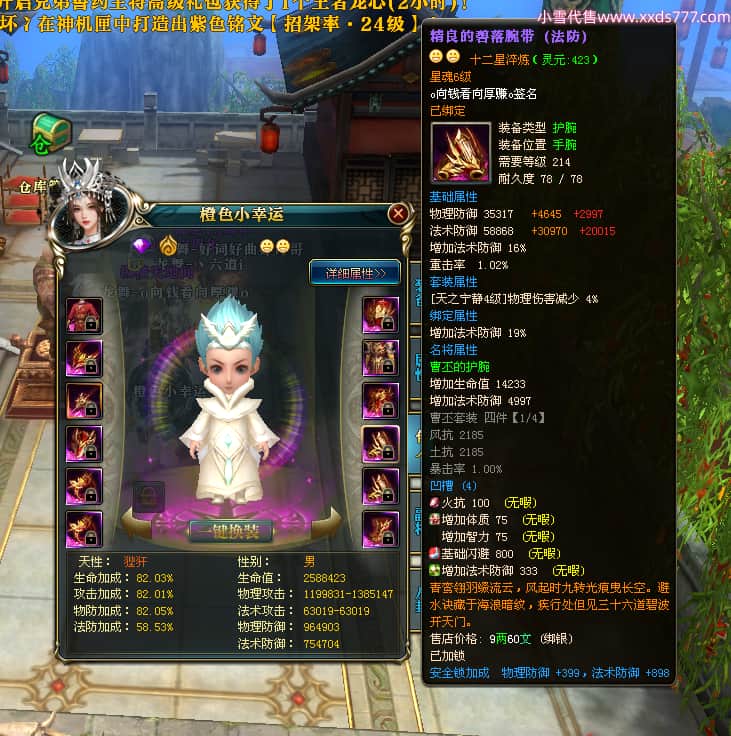This screenshot has height=736, width=731.
Task: Open the 详细属性 detailed attributes view
Action: (354, 272)
